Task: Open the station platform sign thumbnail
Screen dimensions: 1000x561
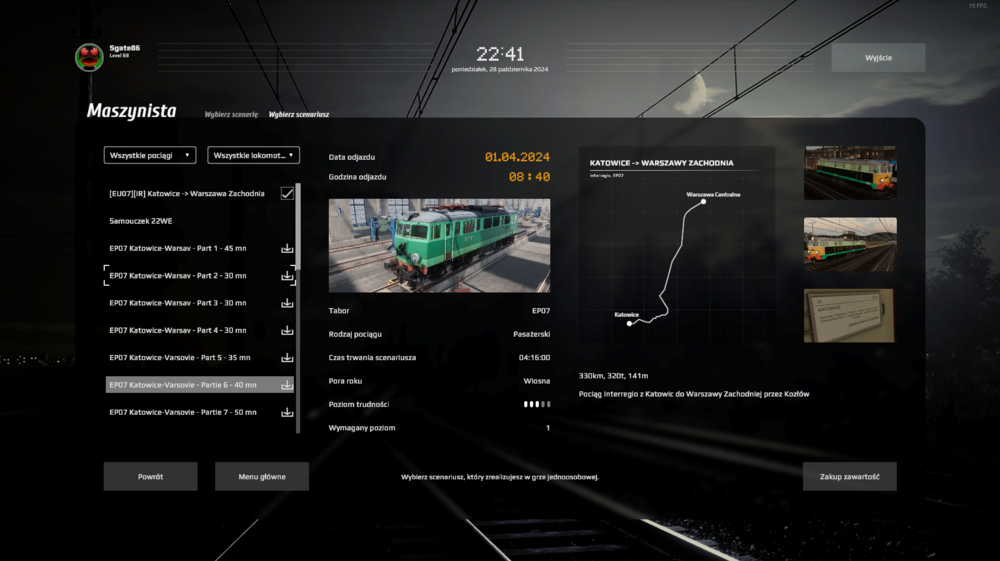Action: click(x=850, y=316)
